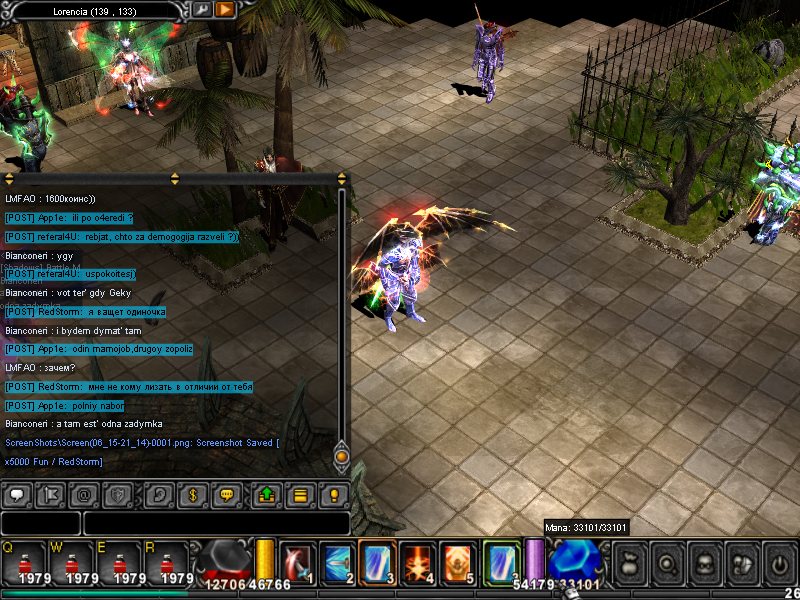
Task: Click the chat message input box
Action: point(216,523)
